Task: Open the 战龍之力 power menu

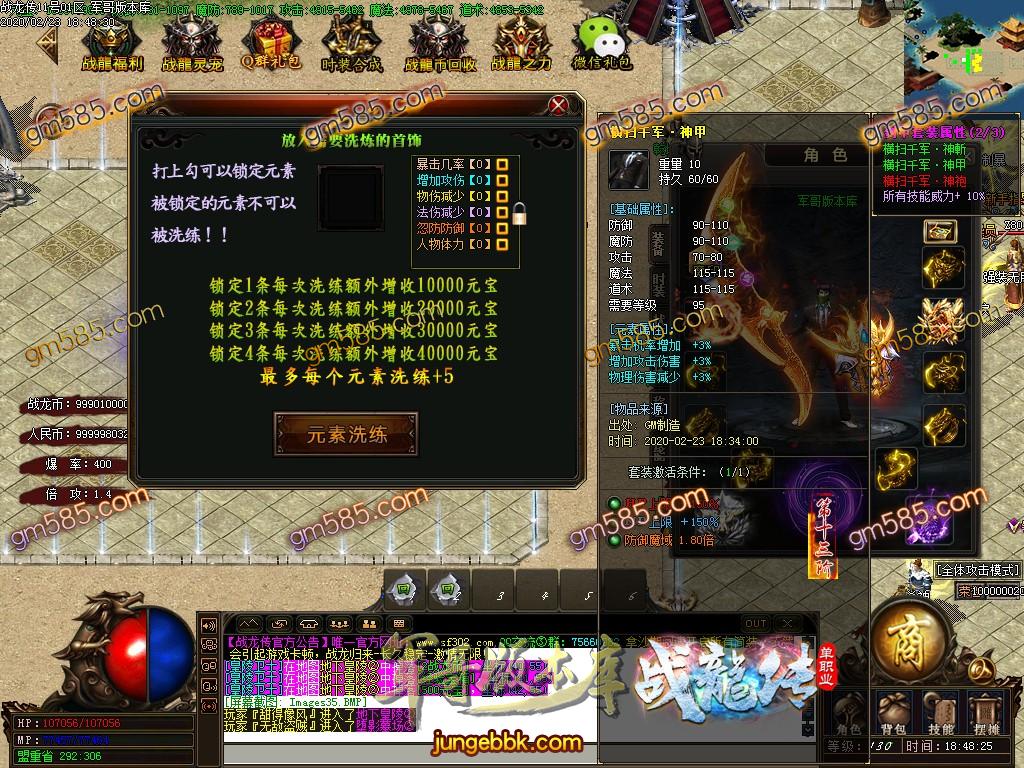Action: 520,43
